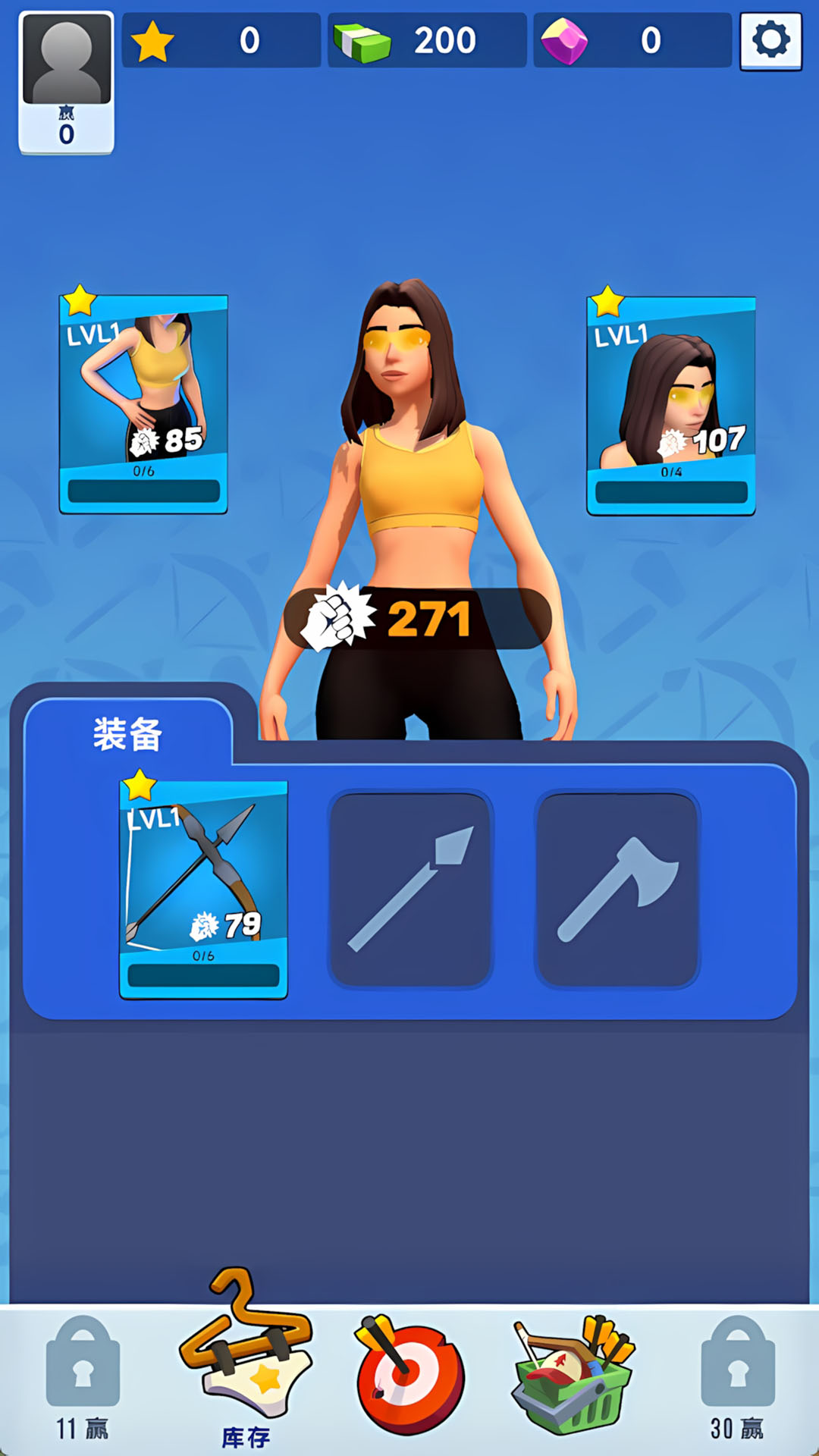Viewport: 819px width, 1456px height.
Task: Select the yellow top outfit card
Action: pos(143,403)
